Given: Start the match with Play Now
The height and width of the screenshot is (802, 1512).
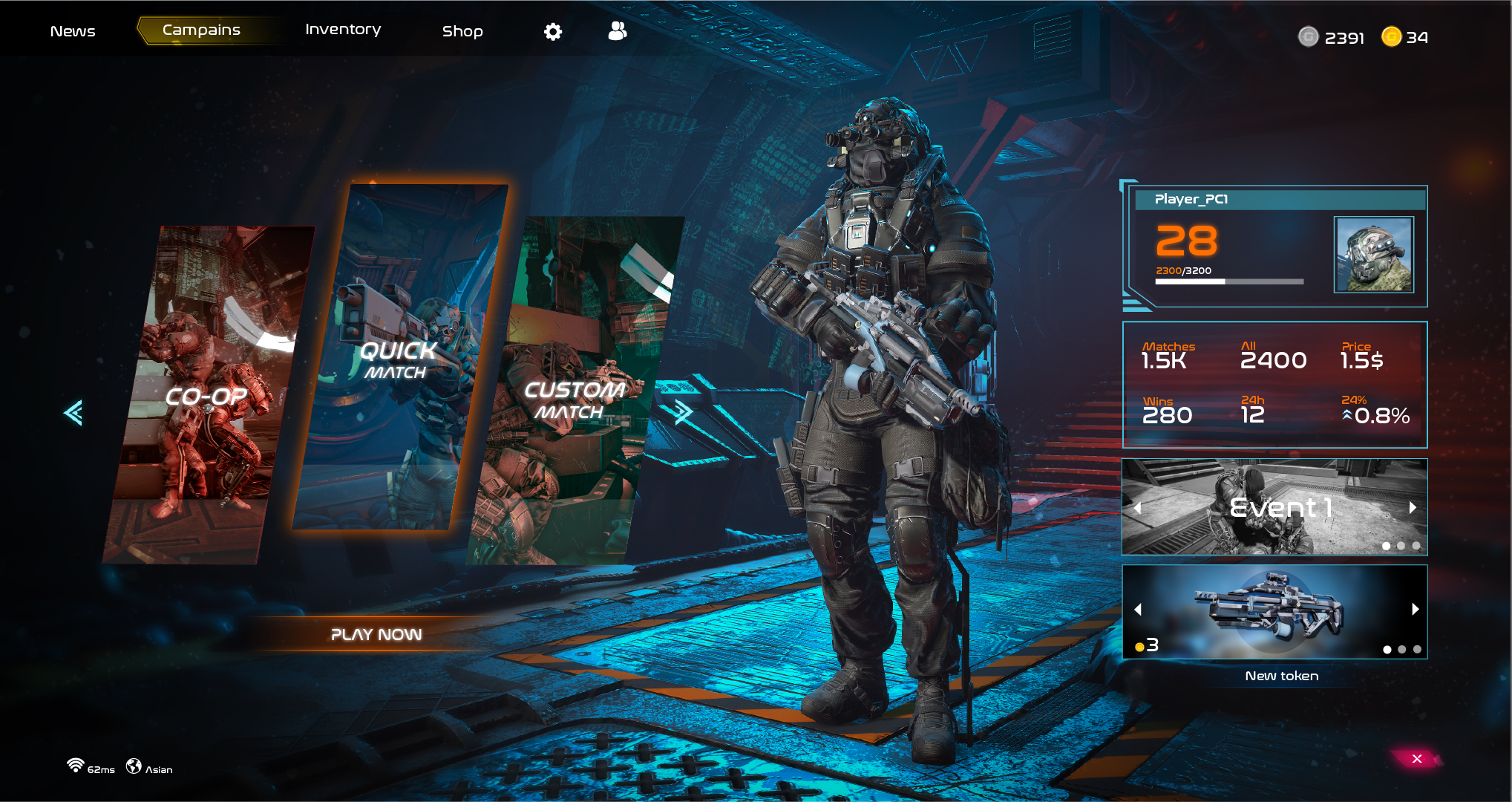Looking at the screenshot, I should click(376, 635).
